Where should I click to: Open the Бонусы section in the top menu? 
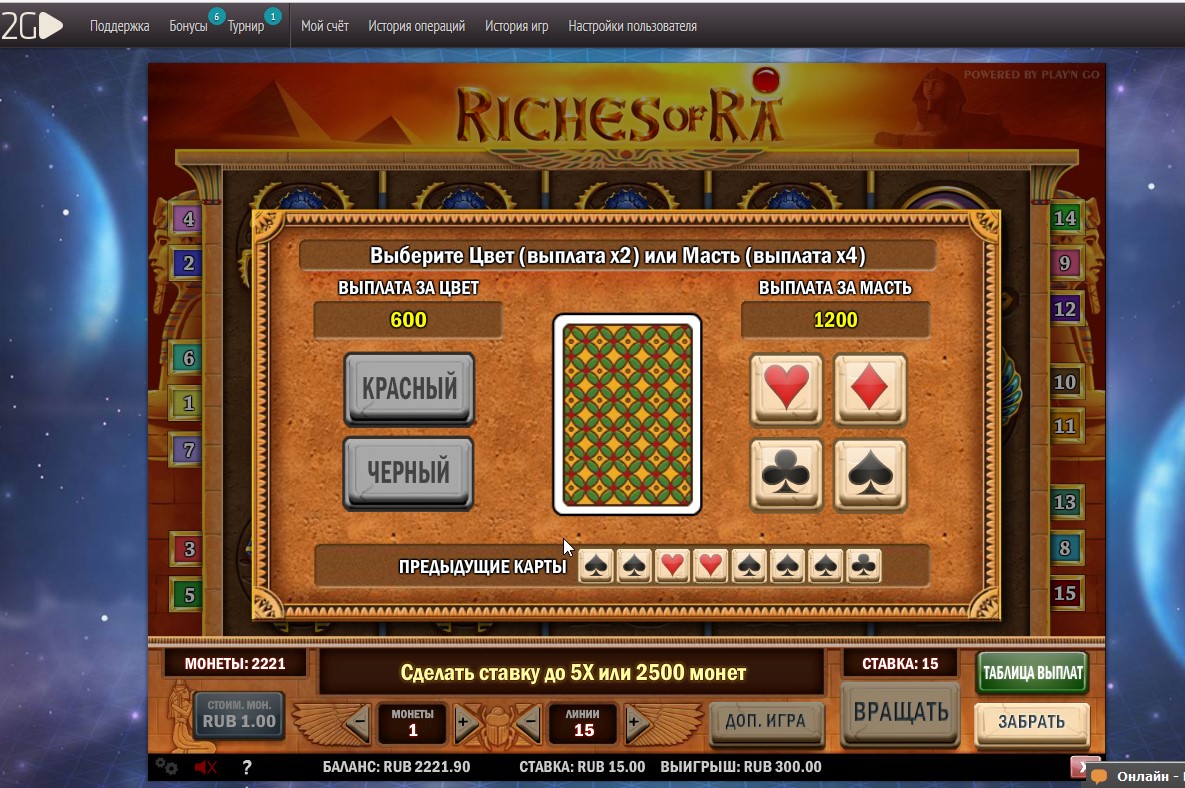coord(189,26)
